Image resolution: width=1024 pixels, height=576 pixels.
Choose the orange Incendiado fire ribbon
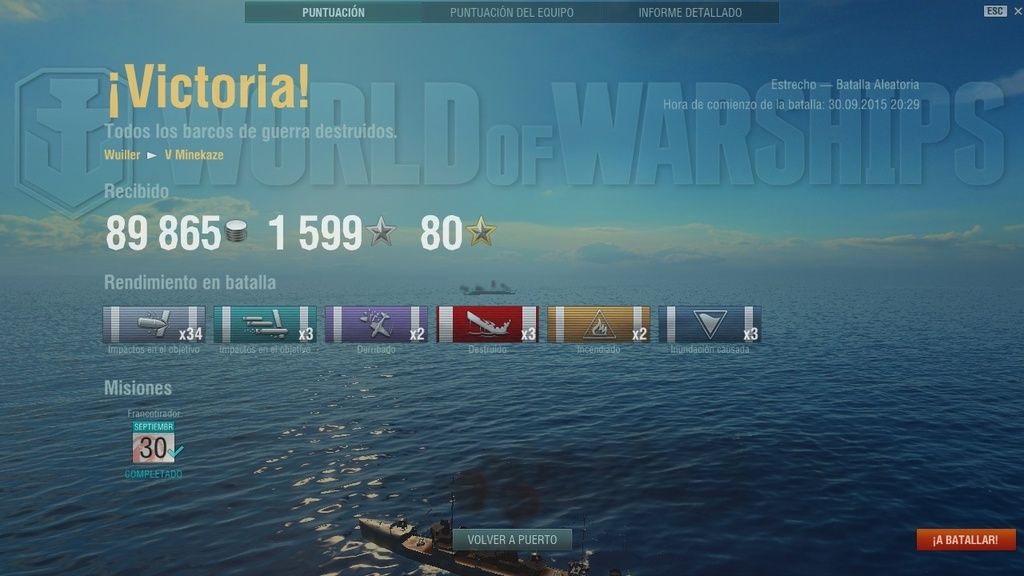(x=598, y=325)
